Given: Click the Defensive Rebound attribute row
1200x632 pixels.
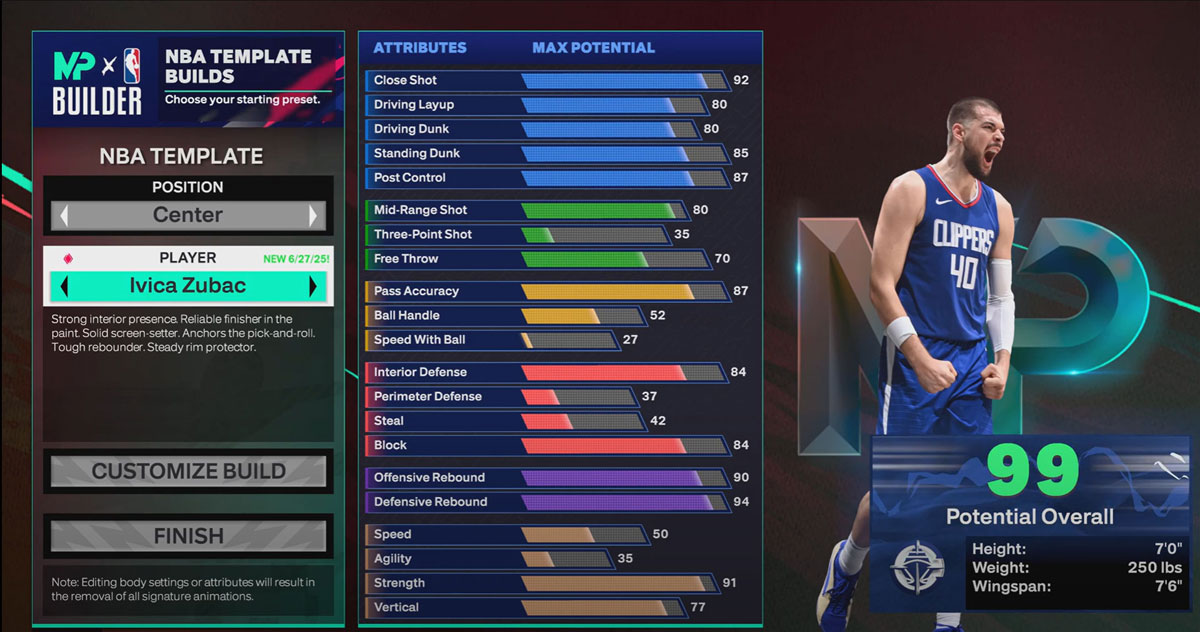Looking at the screenshot, I should 545,502.
